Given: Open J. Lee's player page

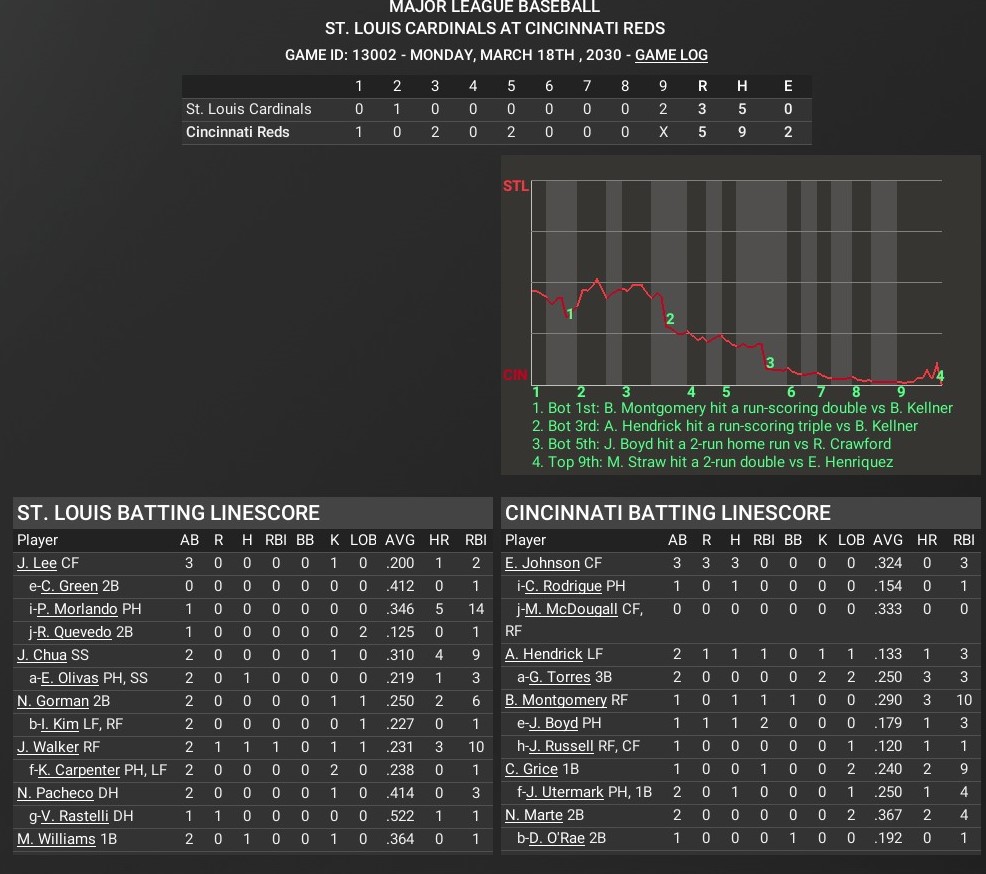Looking at the screenshot, I should tap(37, 563).
